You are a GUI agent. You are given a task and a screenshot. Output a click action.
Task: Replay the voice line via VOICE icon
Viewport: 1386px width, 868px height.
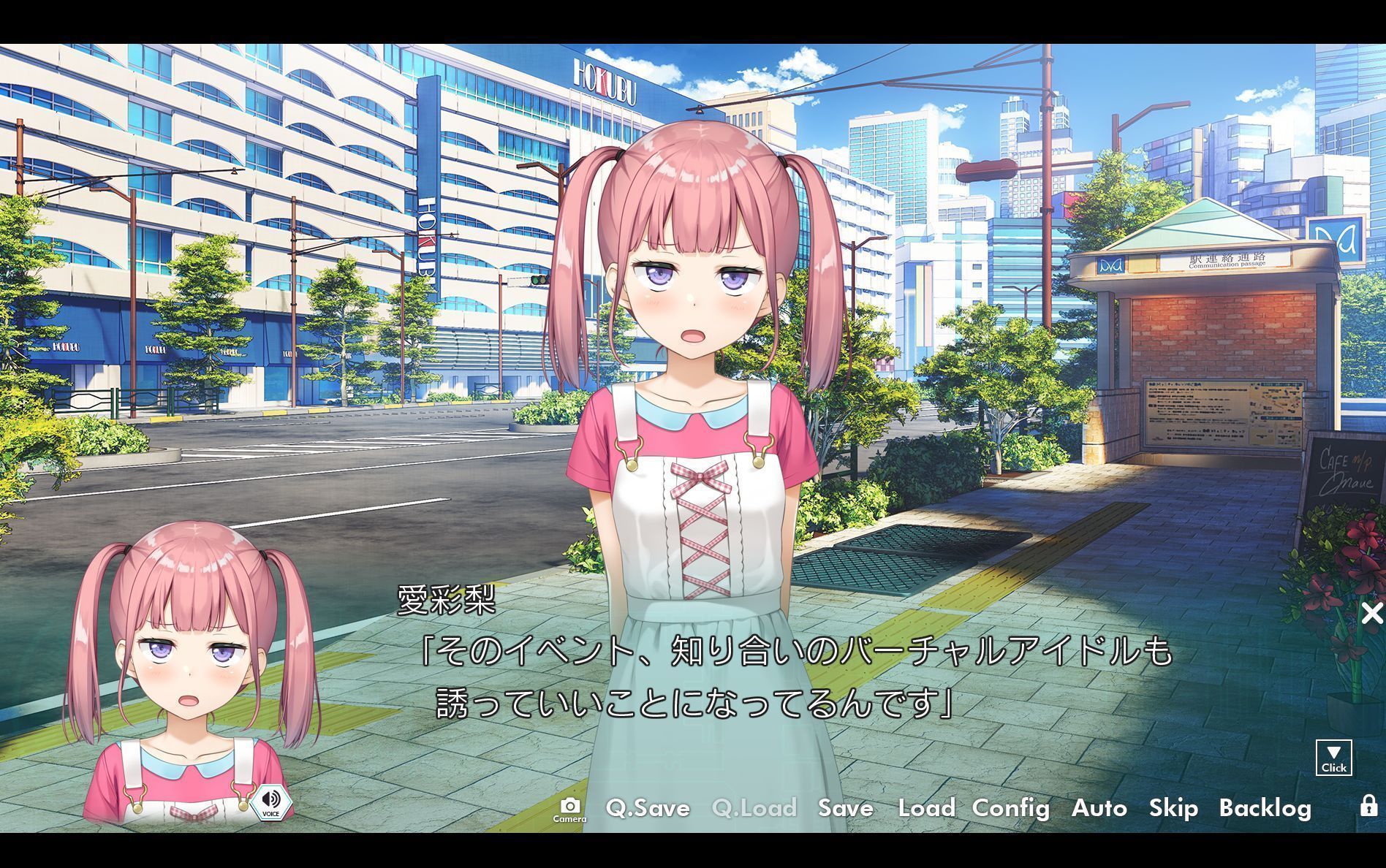[x=270, y=802]
